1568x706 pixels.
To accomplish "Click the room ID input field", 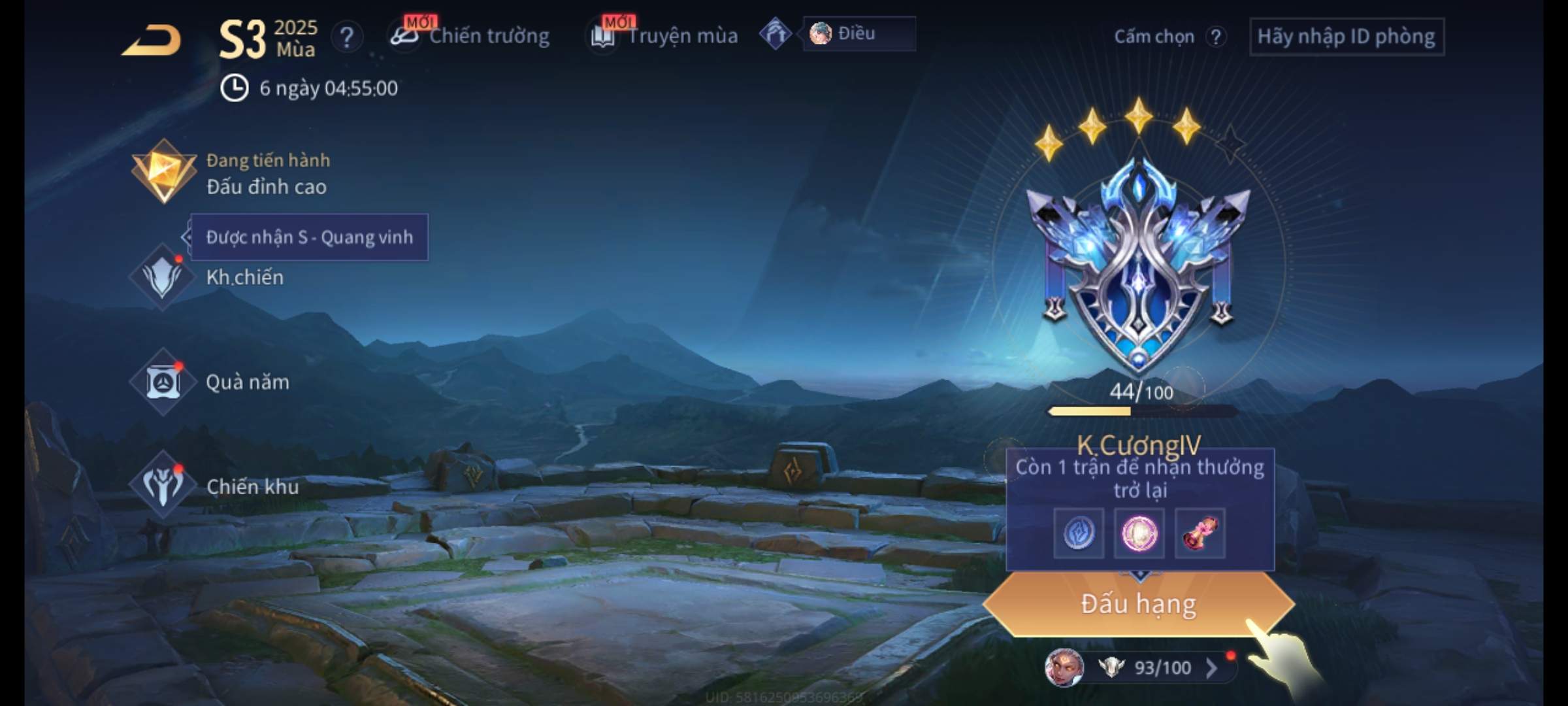I will click(1346, 37).
